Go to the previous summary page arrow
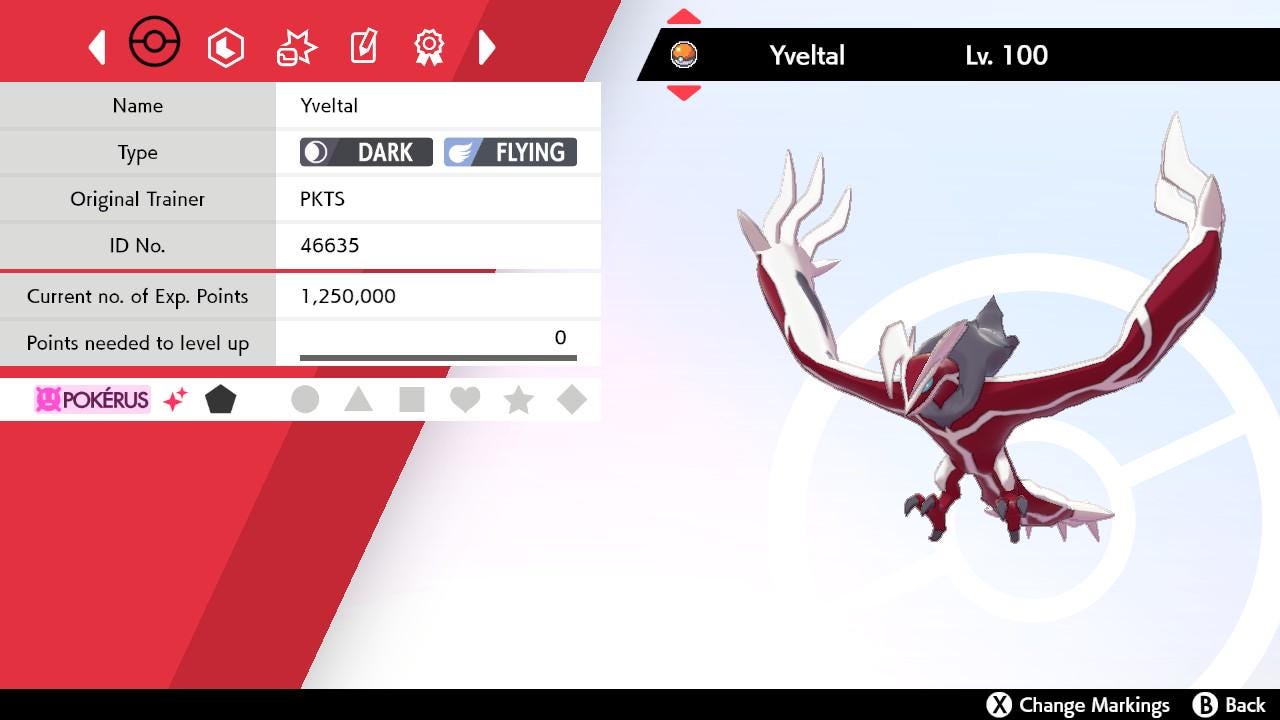This screenshot has width=1280, height=720. point(97,47)
